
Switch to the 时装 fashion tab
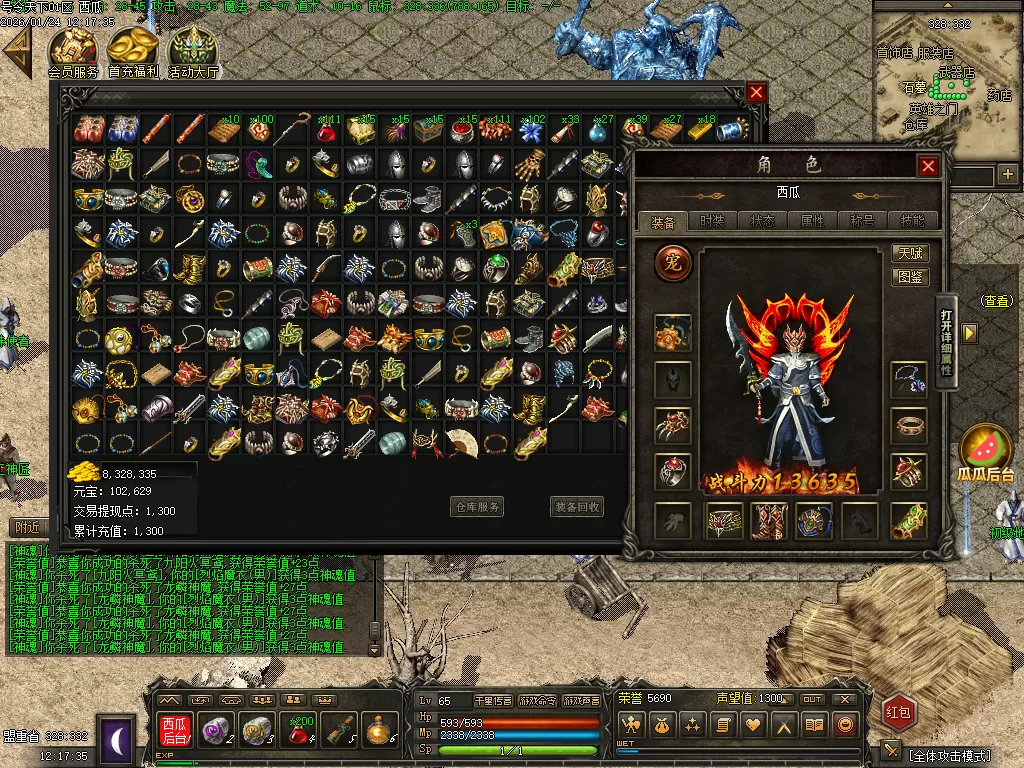[x=713, y=221]
